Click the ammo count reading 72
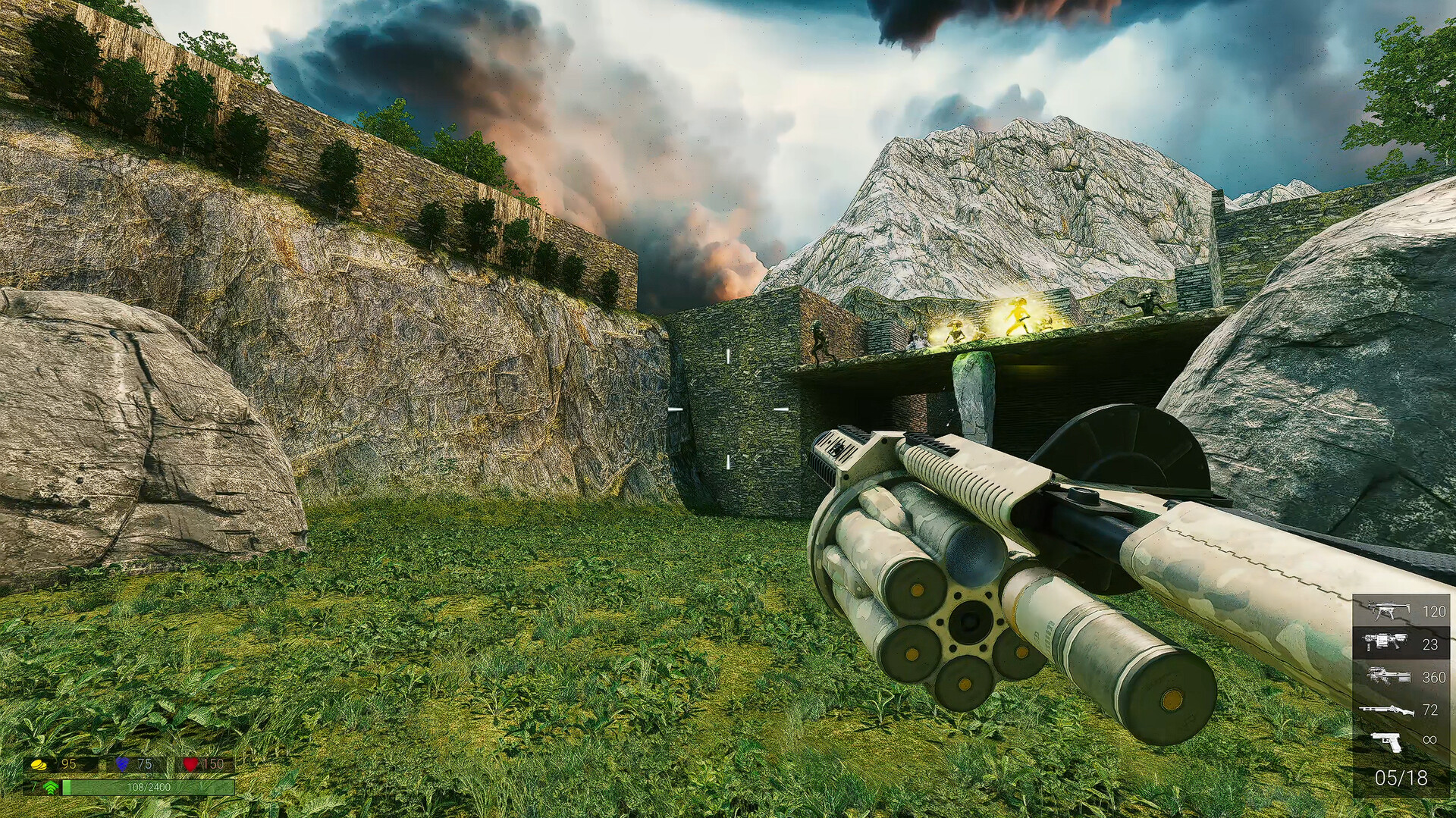1456x818 pixels. (1432, 710)
